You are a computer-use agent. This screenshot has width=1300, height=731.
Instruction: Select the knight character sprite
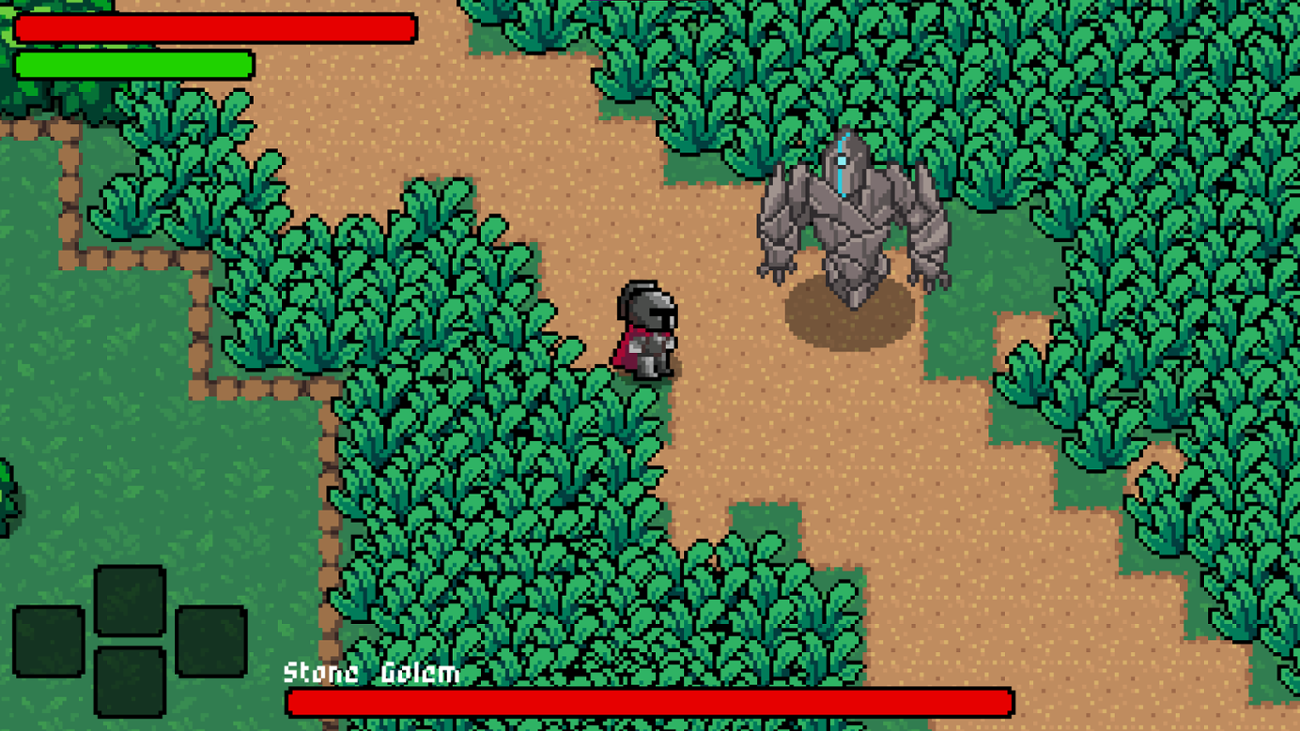650,330
